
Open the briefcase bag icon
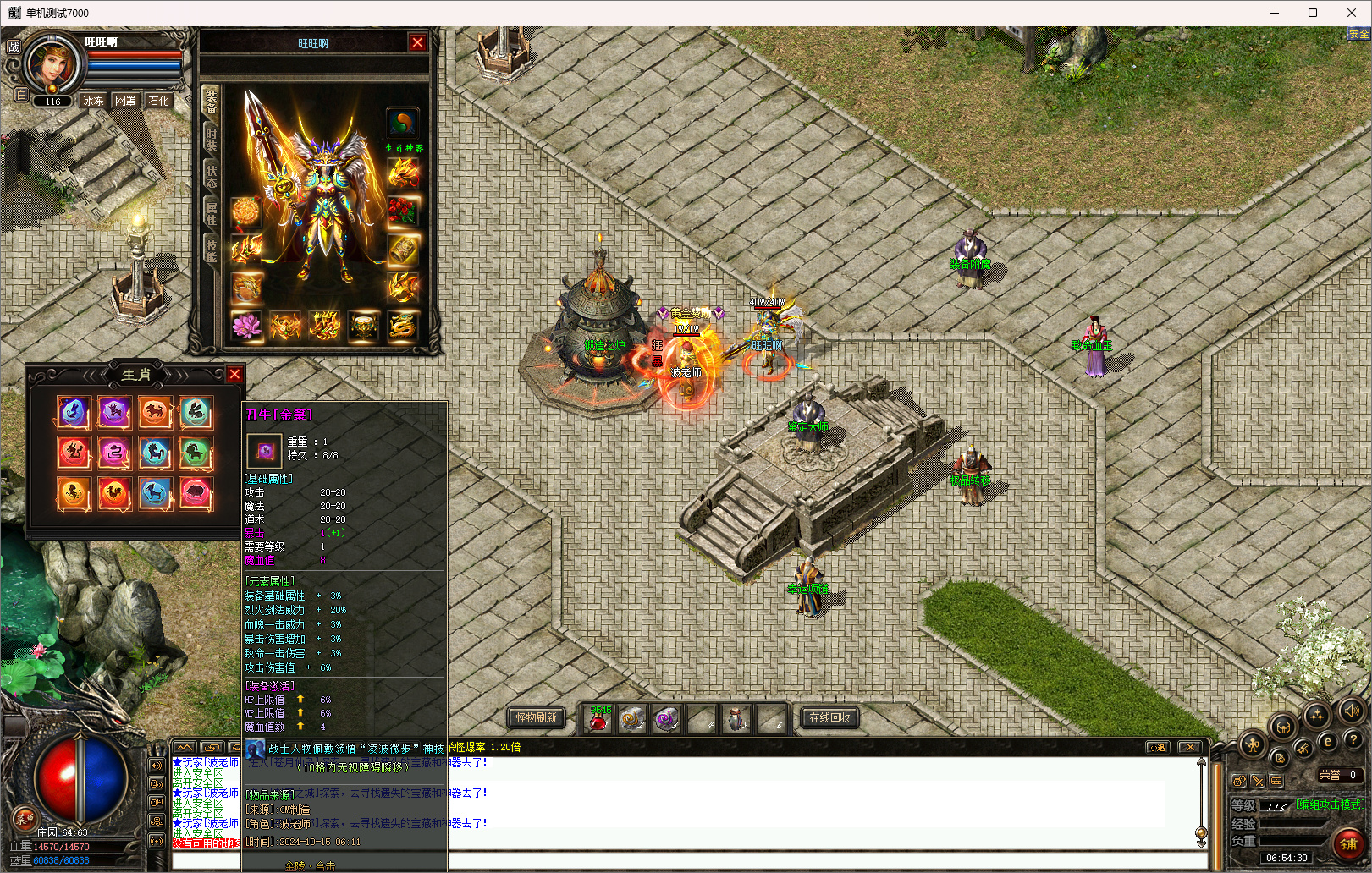coord(1276,781)
